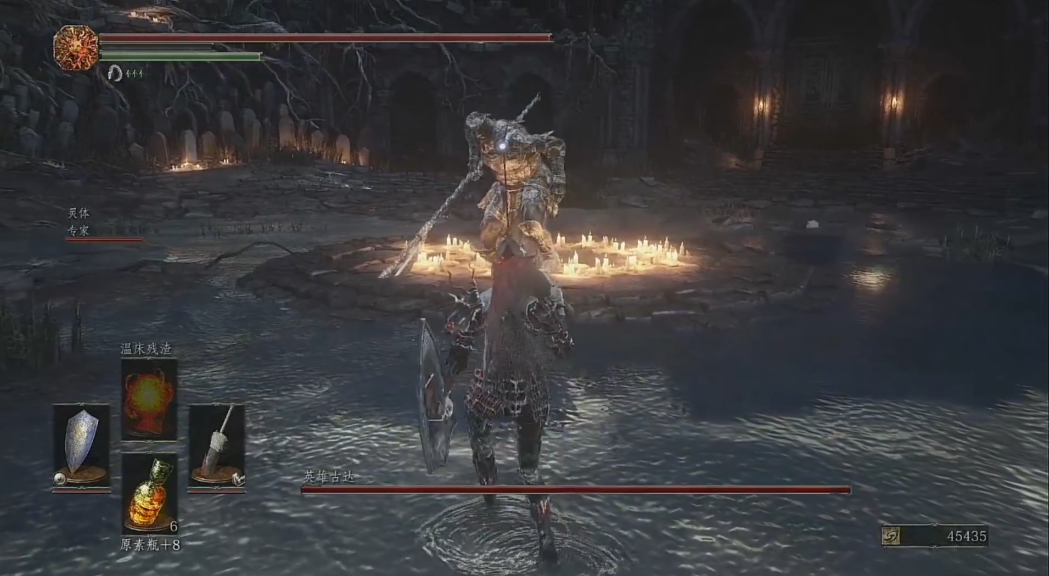Select the right-hand weapon slot
Viewport: 1049px width, 576px height.
pyautogui.click(x=217, y=446)
